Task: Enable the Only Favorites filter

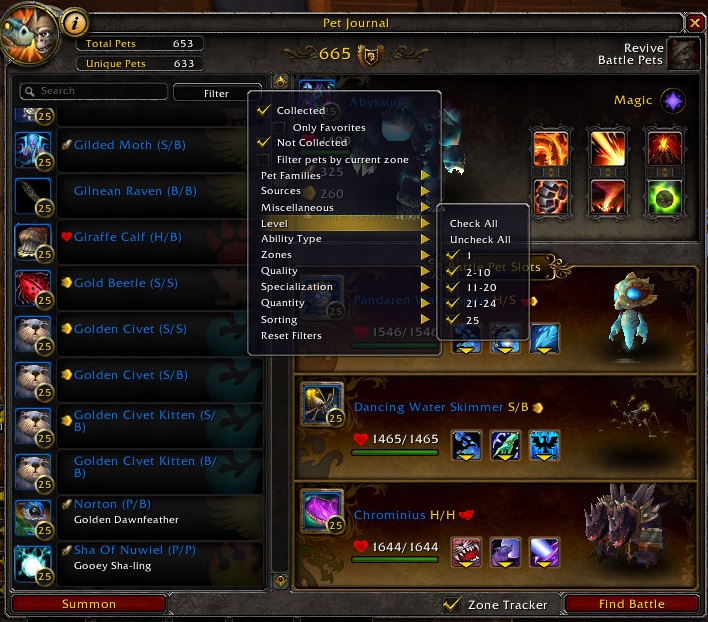Action: pyautogui.click(x=279, y=128)
